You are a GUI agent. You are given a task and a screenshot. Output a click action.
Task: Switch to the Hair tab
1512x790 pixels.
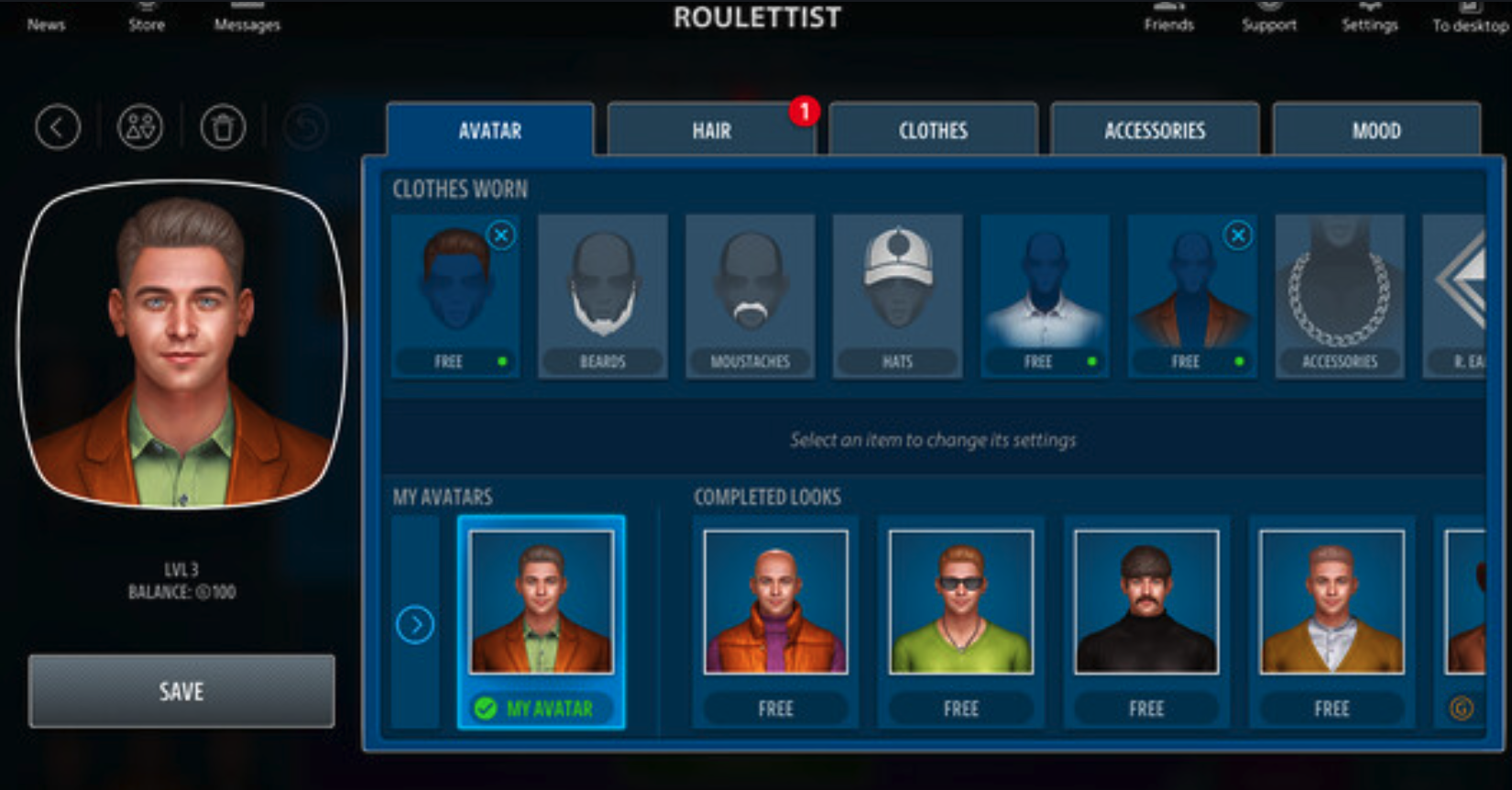pyautogui.click(x=711, y=131)
